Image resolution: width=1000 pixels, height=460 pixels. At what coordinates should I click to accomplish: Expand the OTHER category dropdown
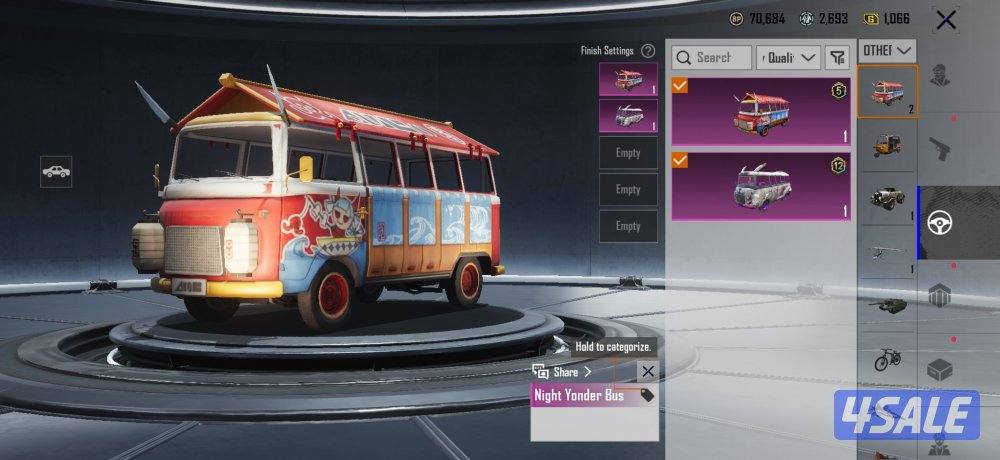click(x=888, y=50)
